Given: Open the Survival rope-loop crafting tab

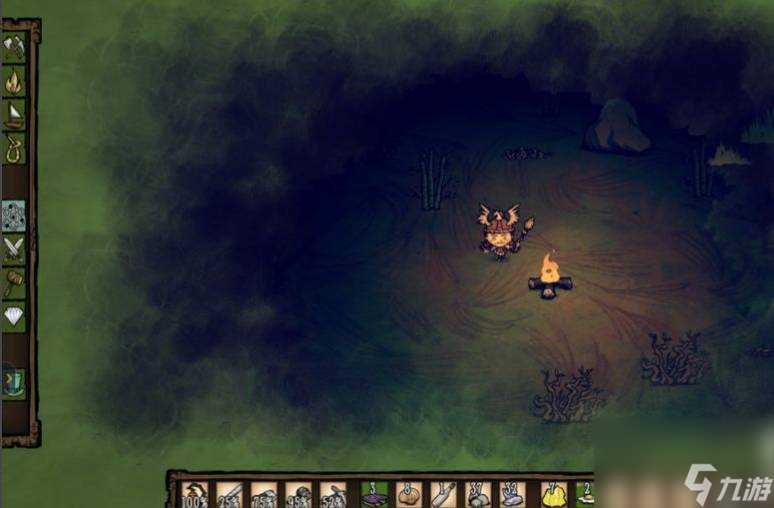Looking at the screenshot, I should pos(14,151).
